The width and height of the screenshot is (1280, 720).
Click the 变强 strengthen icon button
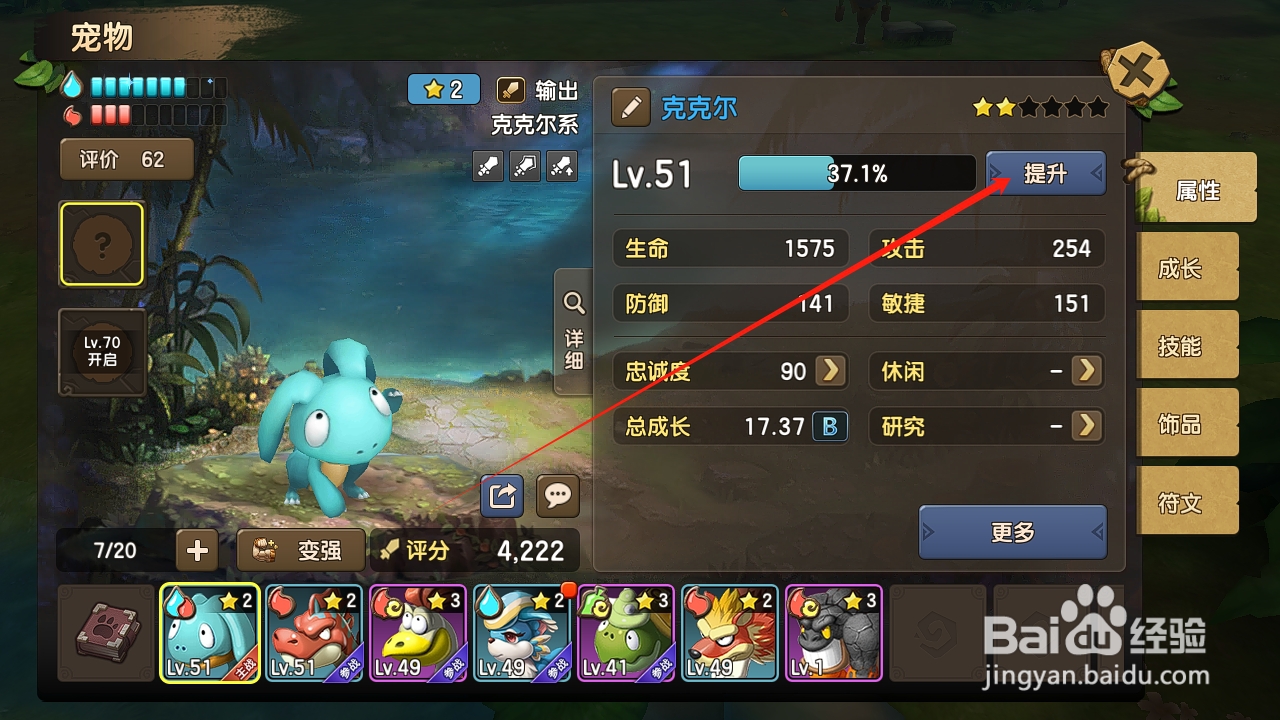(300, 550)
